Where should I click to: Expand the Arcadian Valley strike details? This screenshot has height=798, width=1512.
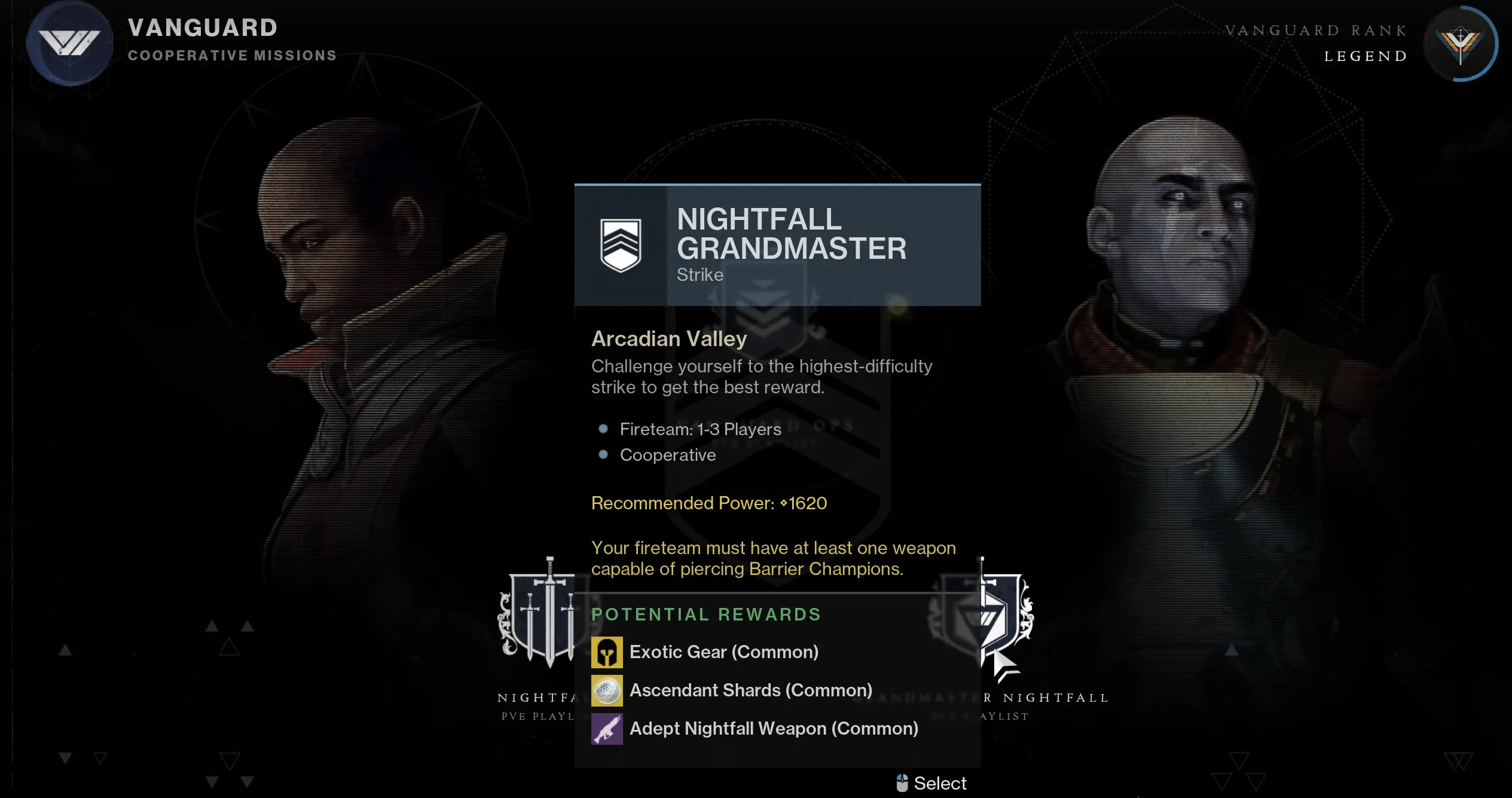(x=668, y=338)
